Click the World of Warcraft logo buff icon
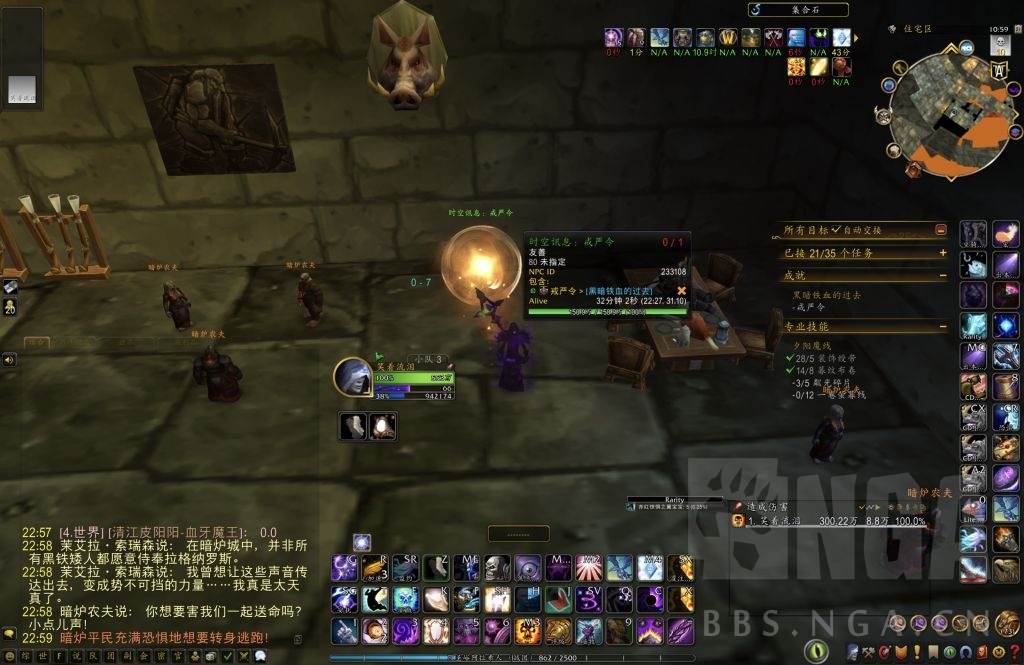The height and width of the screenshot is (665, 1024). [728, 37]
